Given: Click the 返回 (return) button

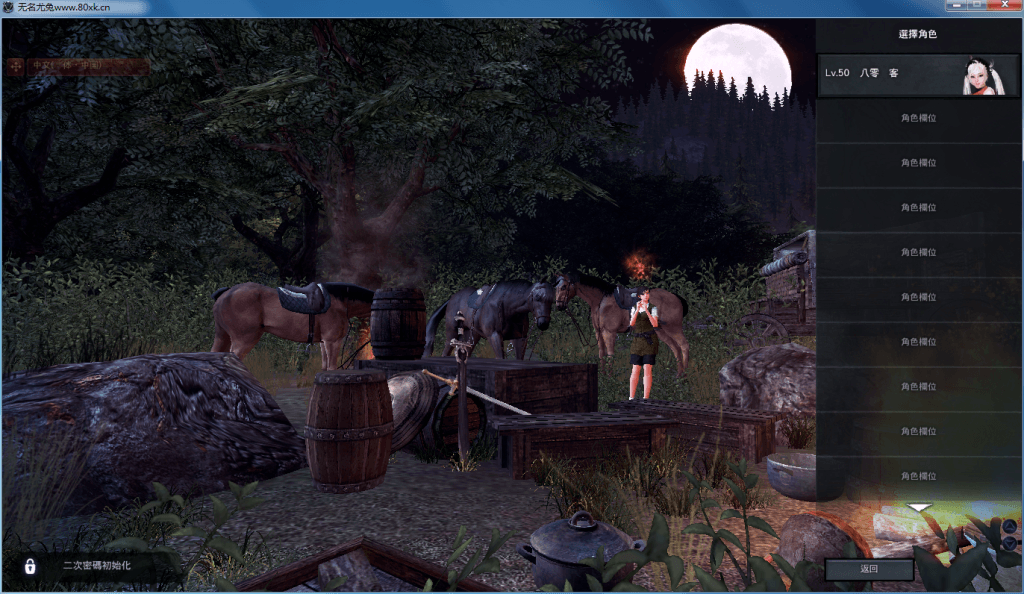Looking at the screenshot, I should tap(868, 569).
